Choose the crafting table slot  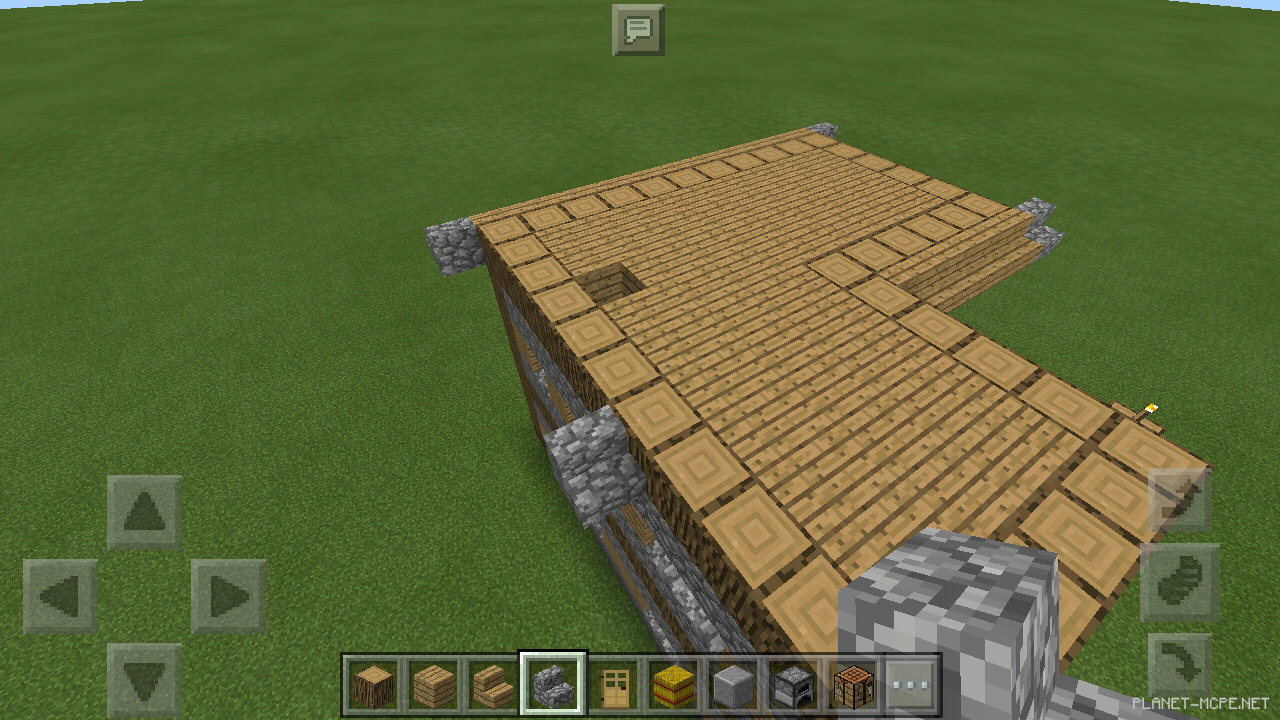point(853,685)
